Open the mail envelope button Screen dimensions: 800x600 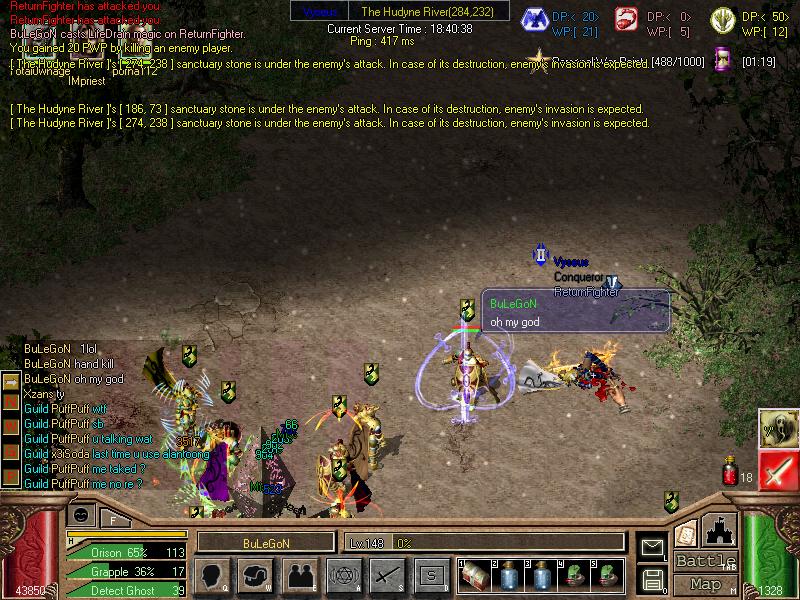652,547
